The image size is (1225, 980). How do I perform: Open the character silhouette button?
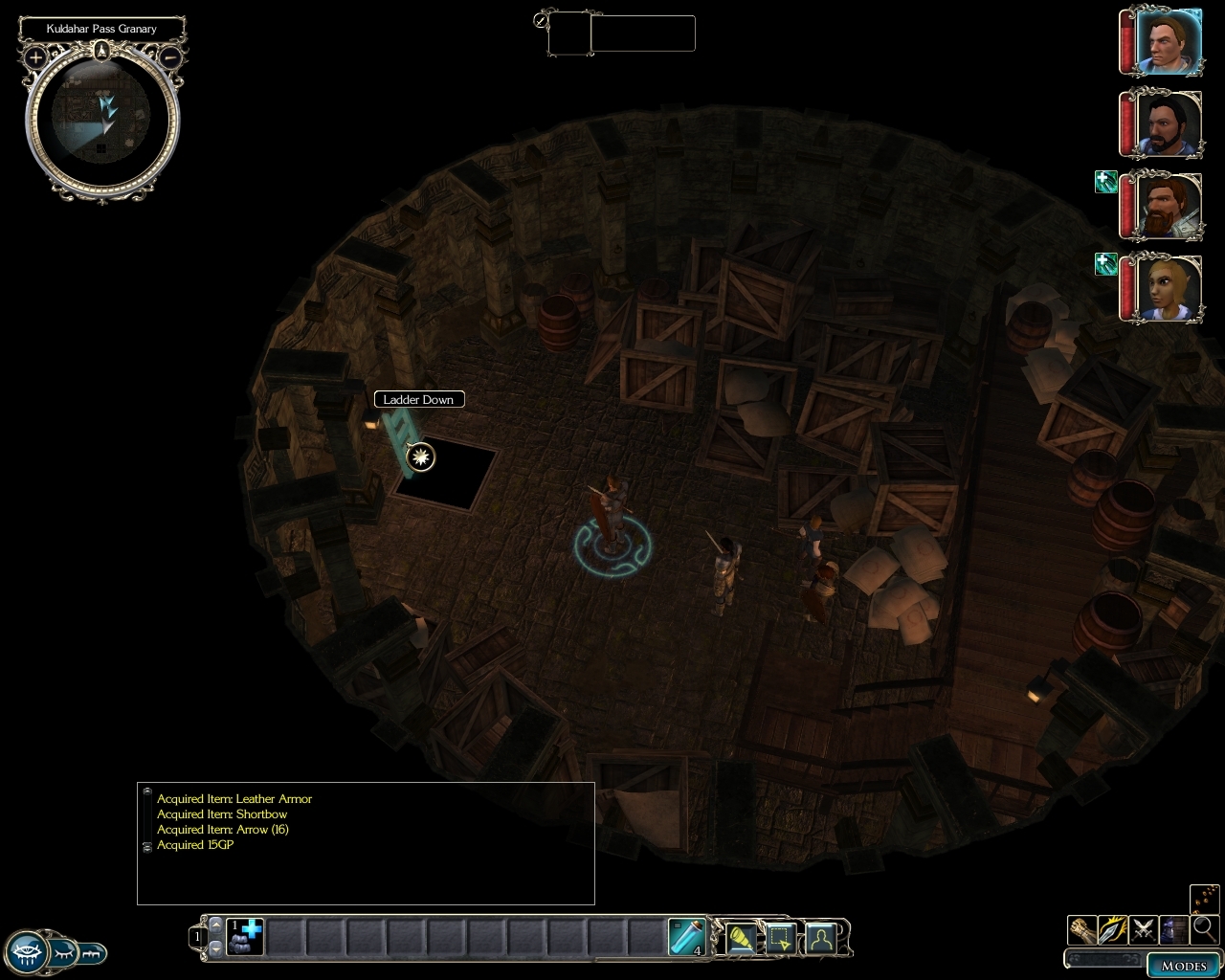tap(820, 939)
